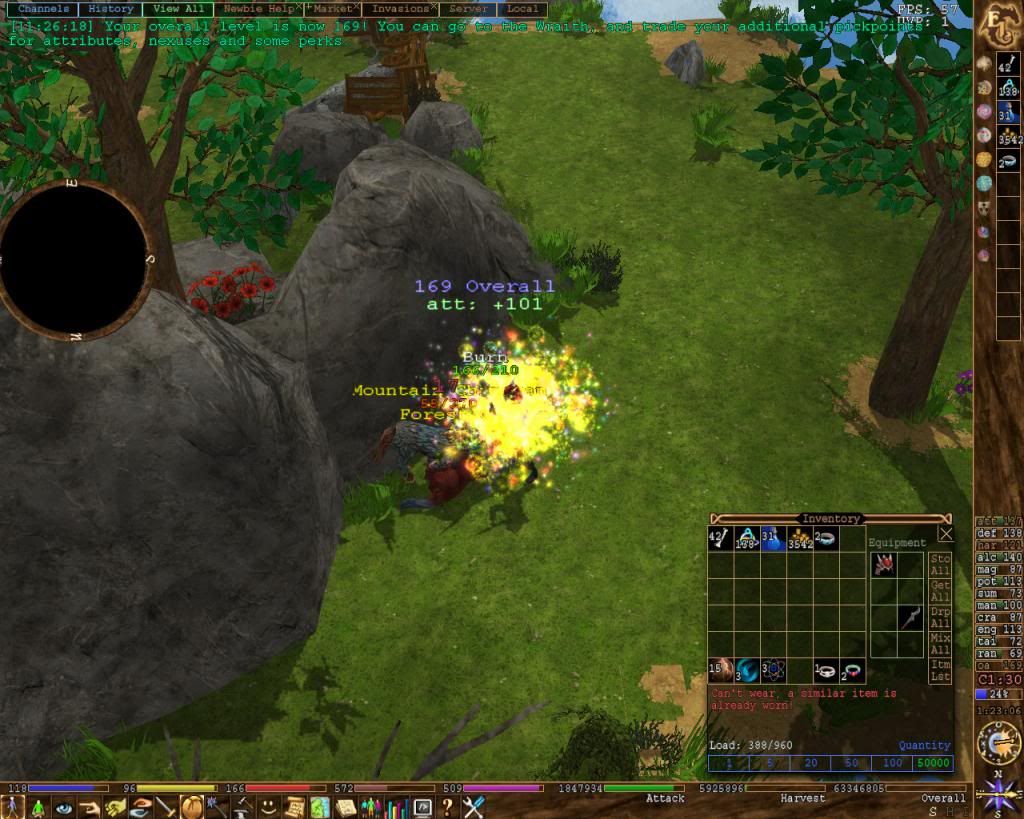1024x819 pixels.
Task: Open the Newbie Help chat tab
Action: 256,8
